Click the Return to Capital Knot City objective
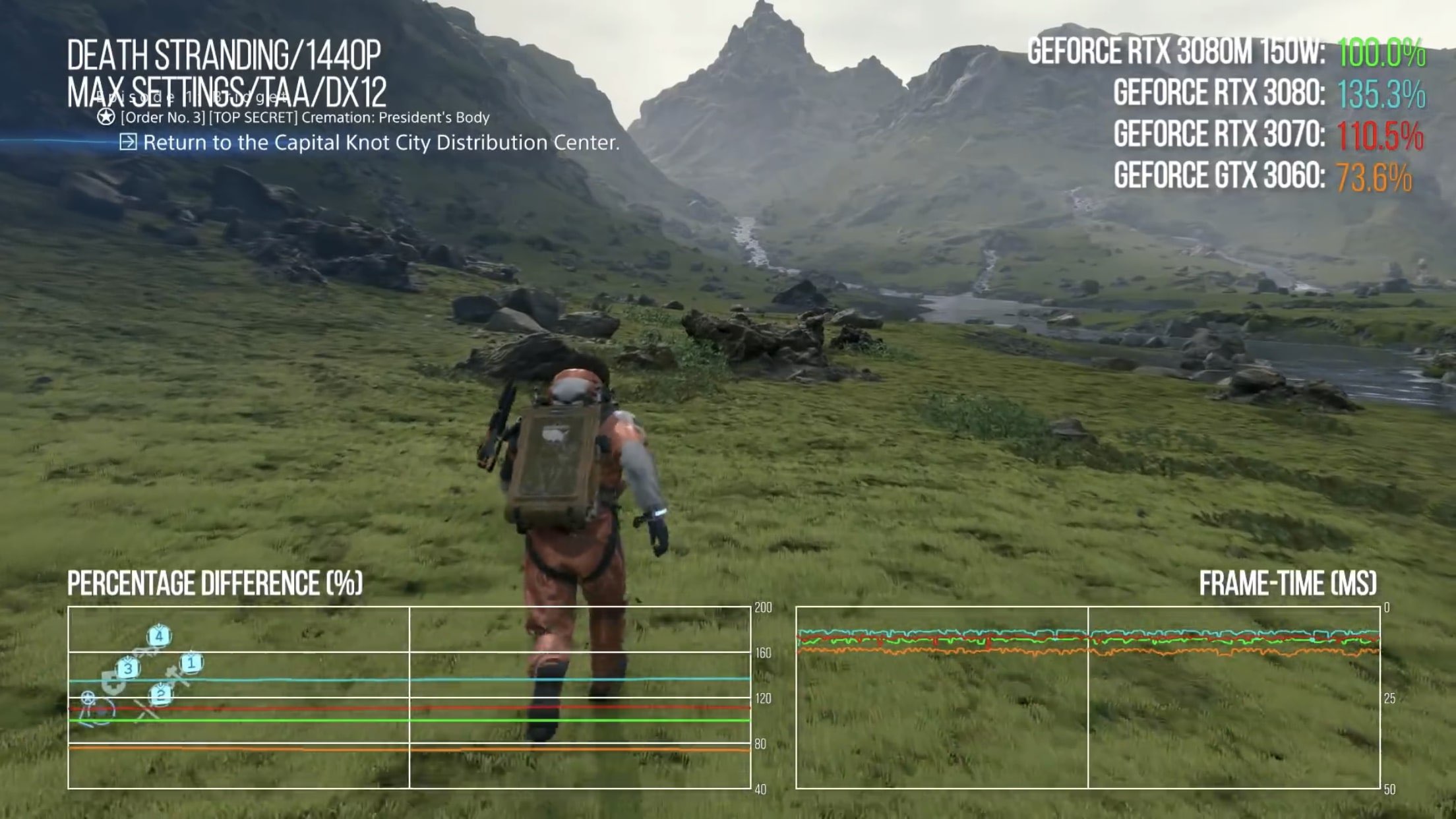This screenshot has width=1456, height=819. click(x=381, y=142)
